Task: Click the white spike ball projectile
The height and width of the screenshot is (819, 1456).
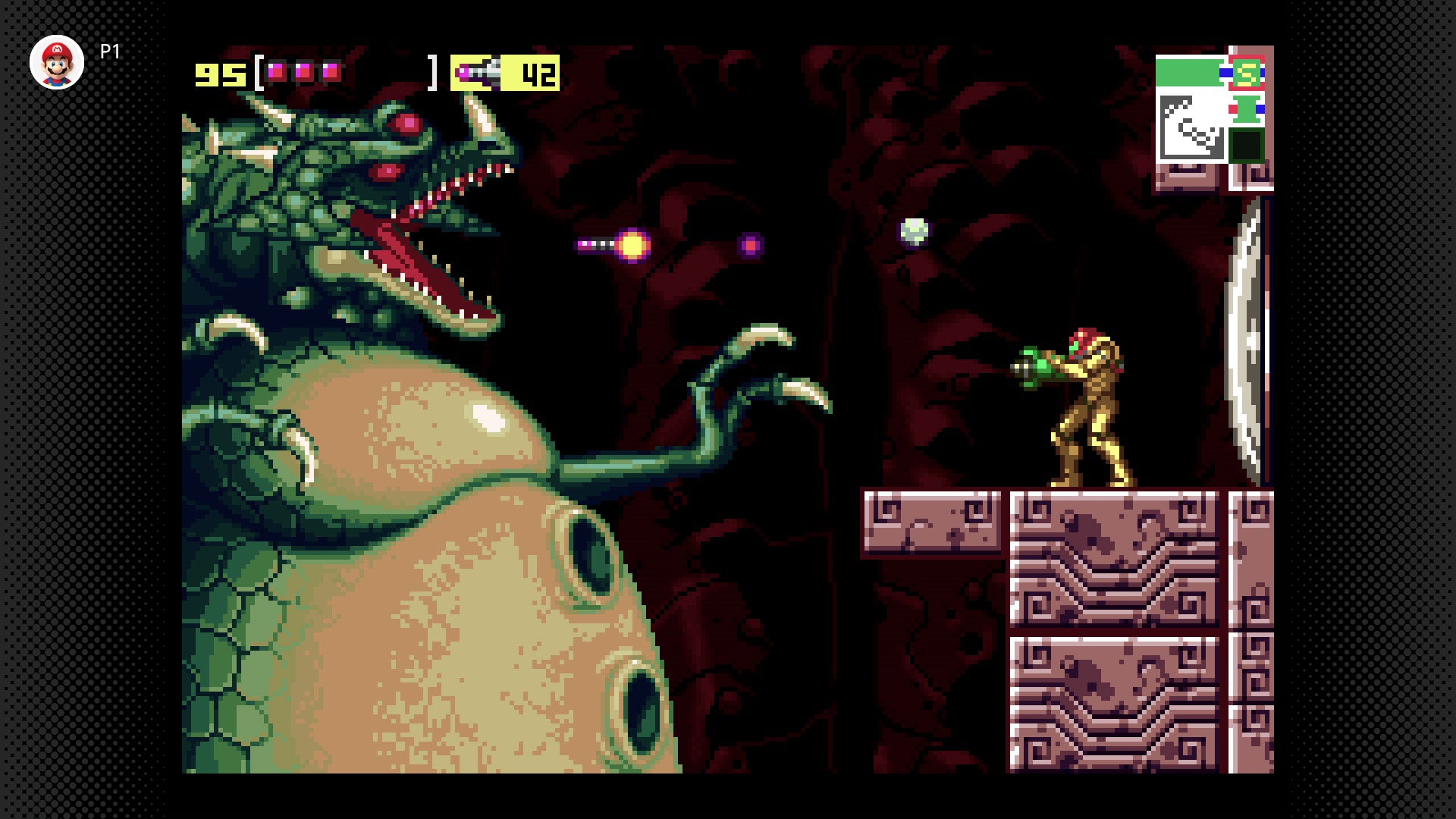Action: coord(913,233)
